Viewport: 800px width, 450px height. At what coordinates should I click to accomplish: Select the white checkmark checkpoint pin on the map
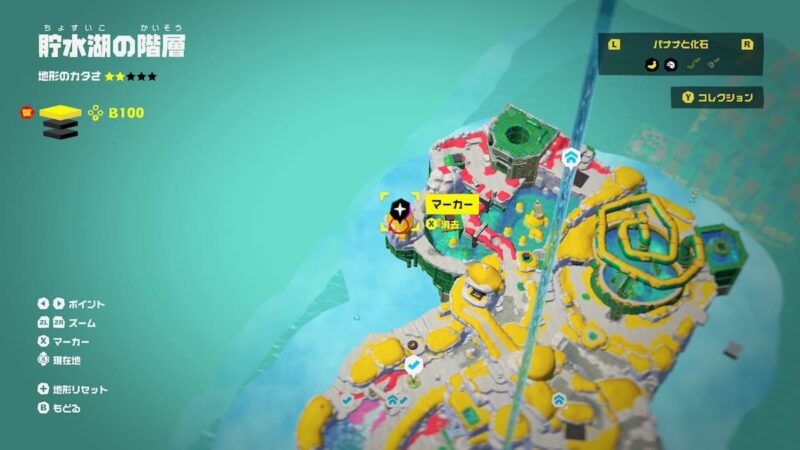point(413,367)
